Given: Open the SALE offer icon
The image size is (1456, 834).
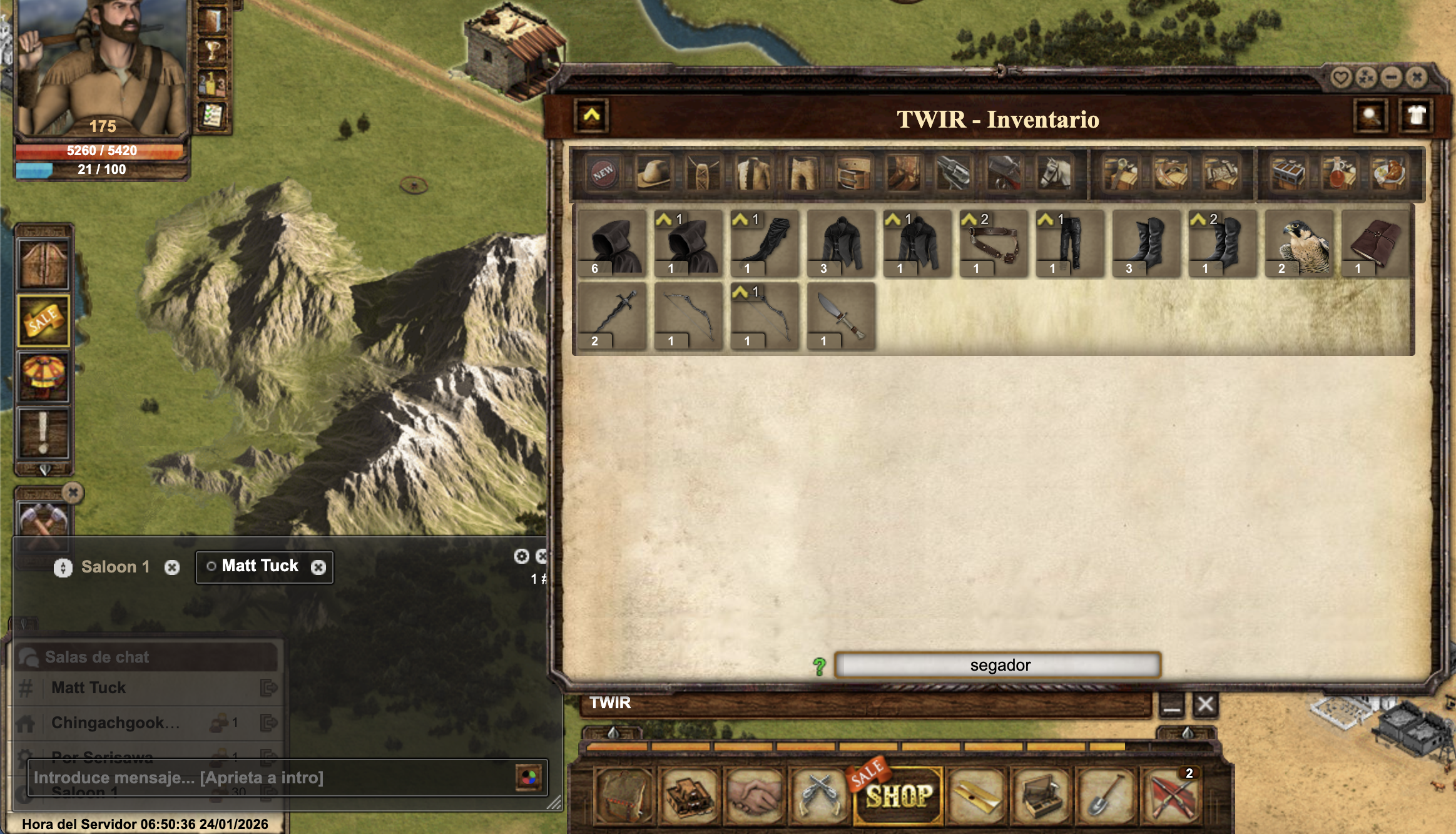Looking at the screenshot, I should 43,320.
